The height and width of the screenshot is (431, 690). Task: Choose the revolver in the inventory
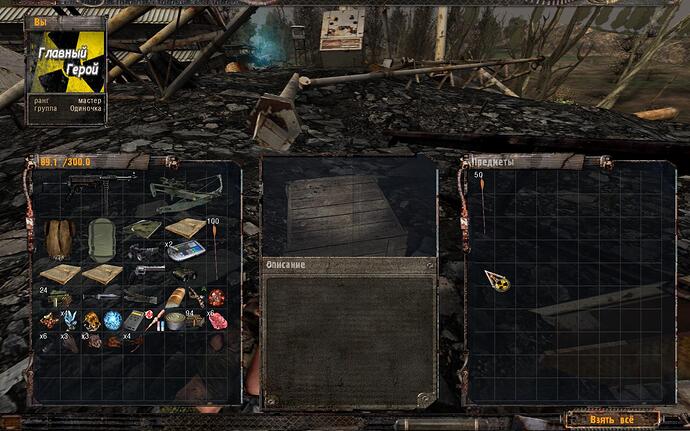click(149, 270)
